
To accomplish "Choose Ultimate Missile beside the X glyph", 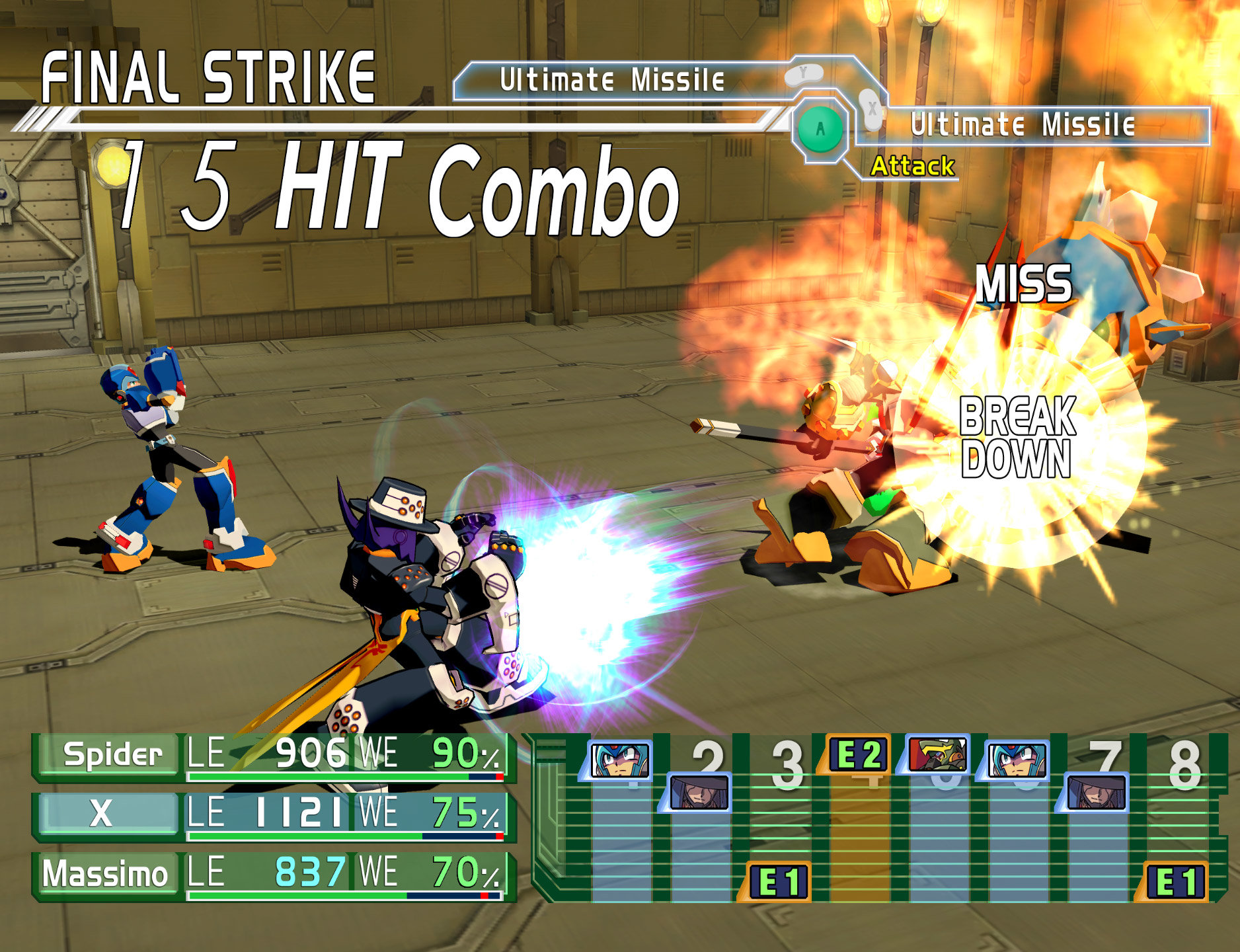I will coord(1022,125).
